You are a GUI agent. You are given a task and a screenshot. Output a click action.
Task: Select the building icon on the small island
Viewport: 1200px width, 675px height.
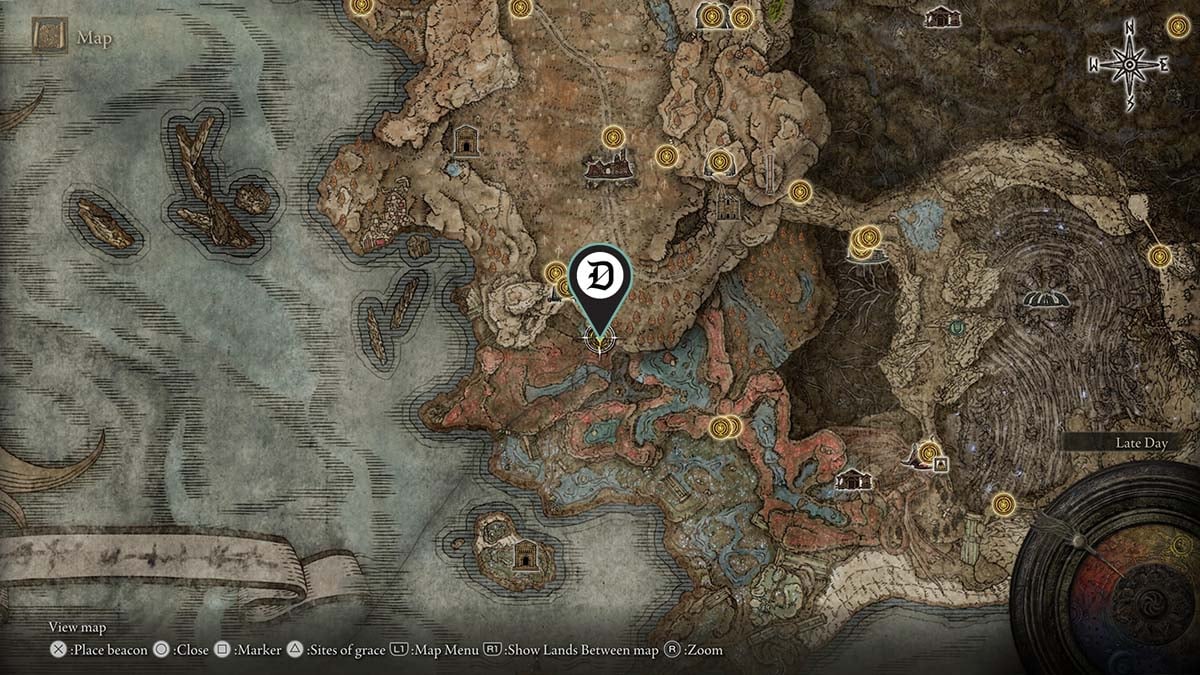(524, 555)
